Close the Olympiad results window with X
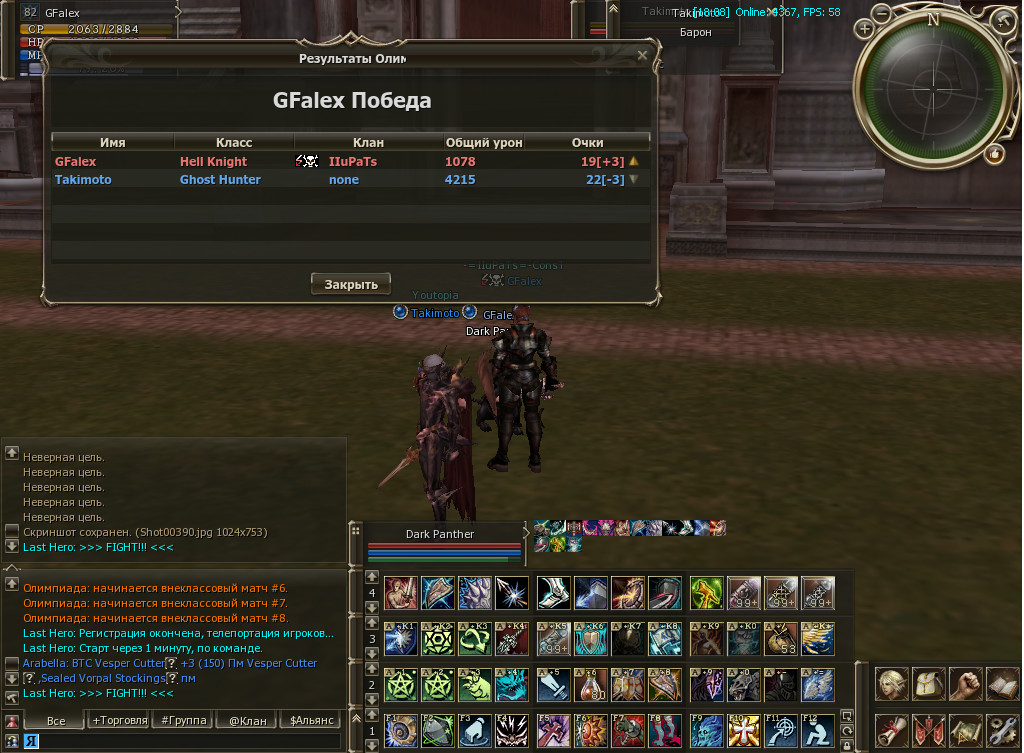The image size is (1024, 753). point(642,57)
